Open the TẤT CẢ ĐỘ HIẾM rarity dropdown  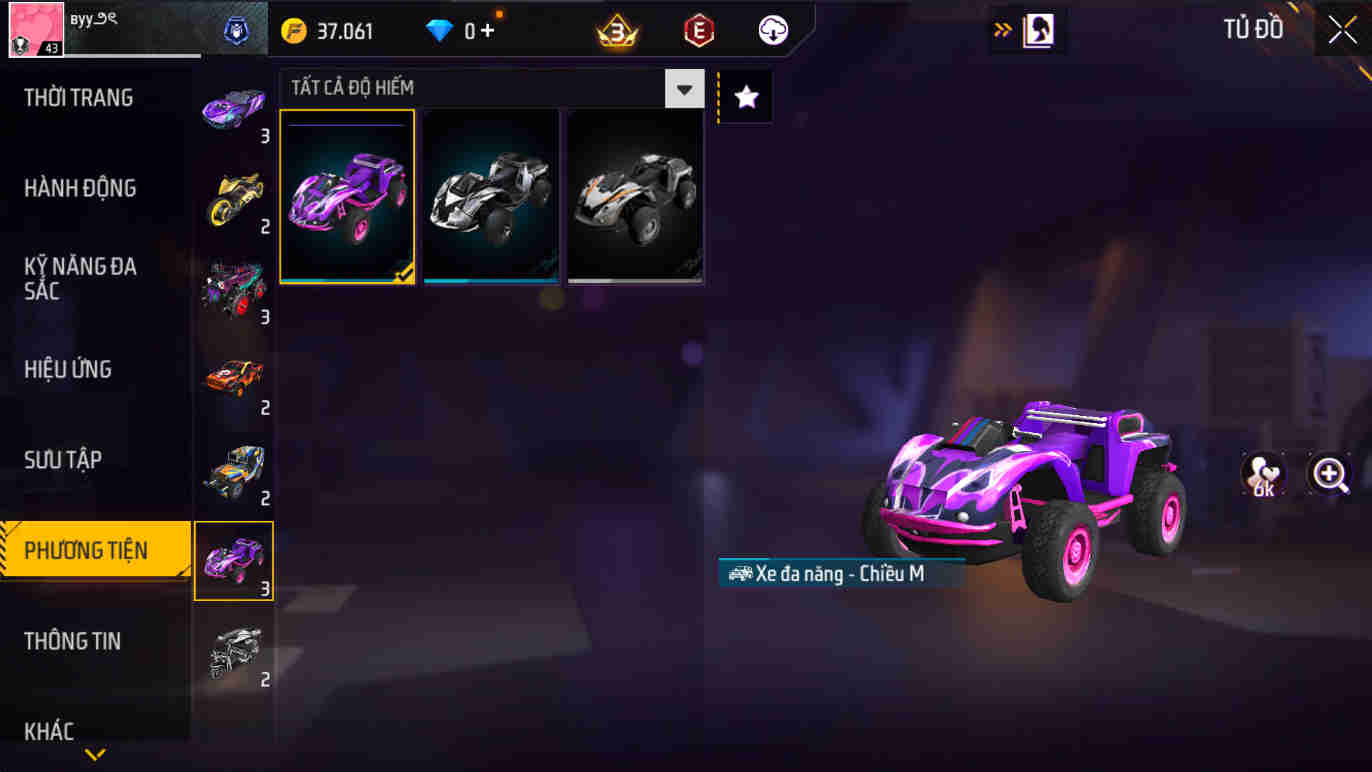click(x=390, y=88)
